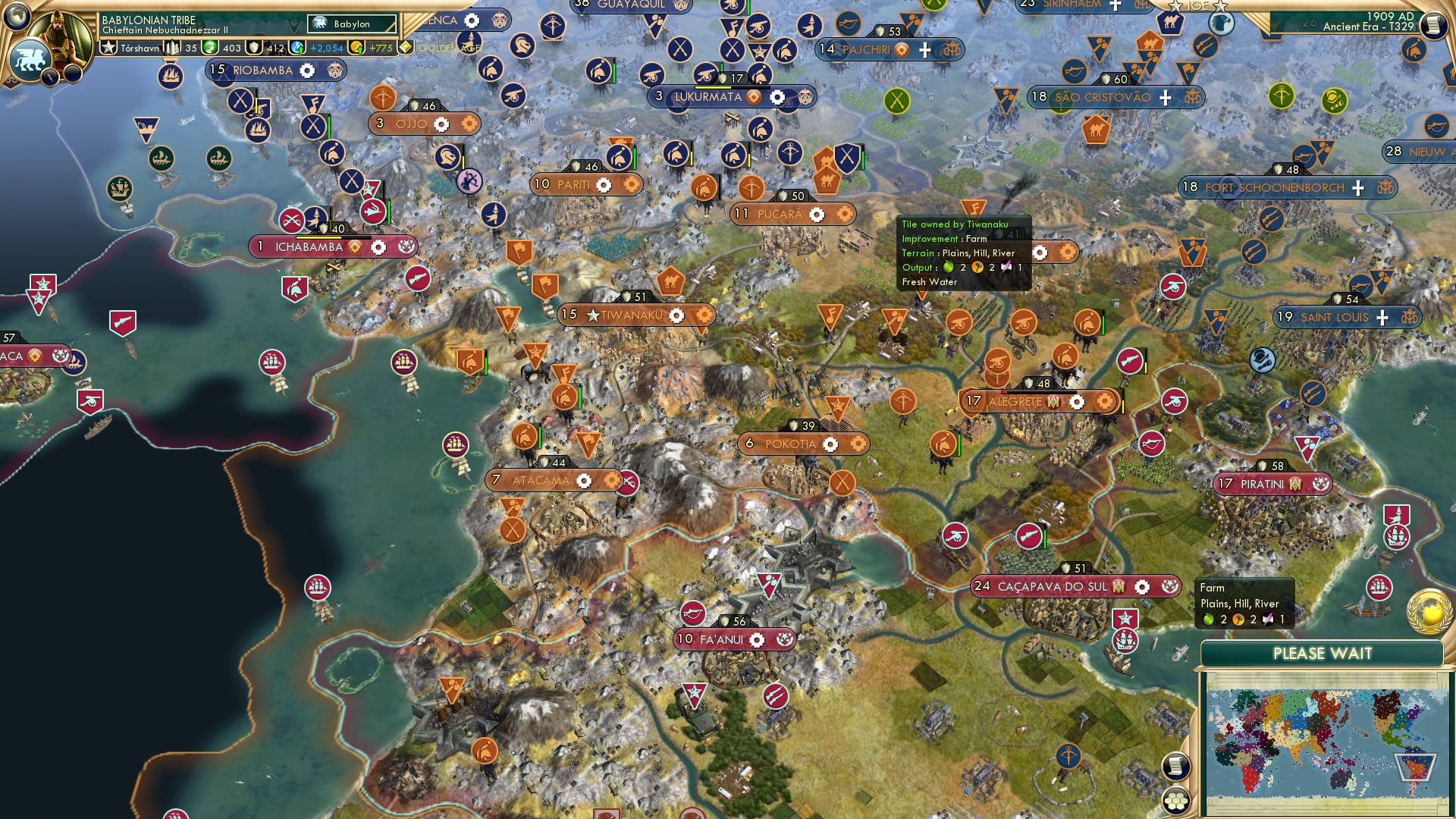Click the green science beaker icon

point(210,48)
